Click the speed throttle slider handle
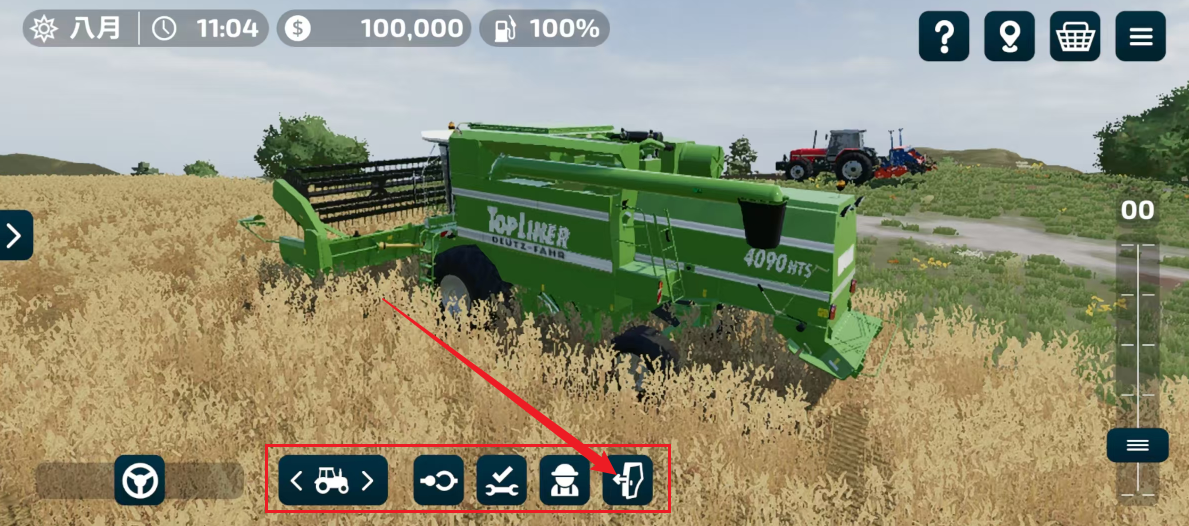This screenshot has width=1189, height=526. pos(1137,445)
